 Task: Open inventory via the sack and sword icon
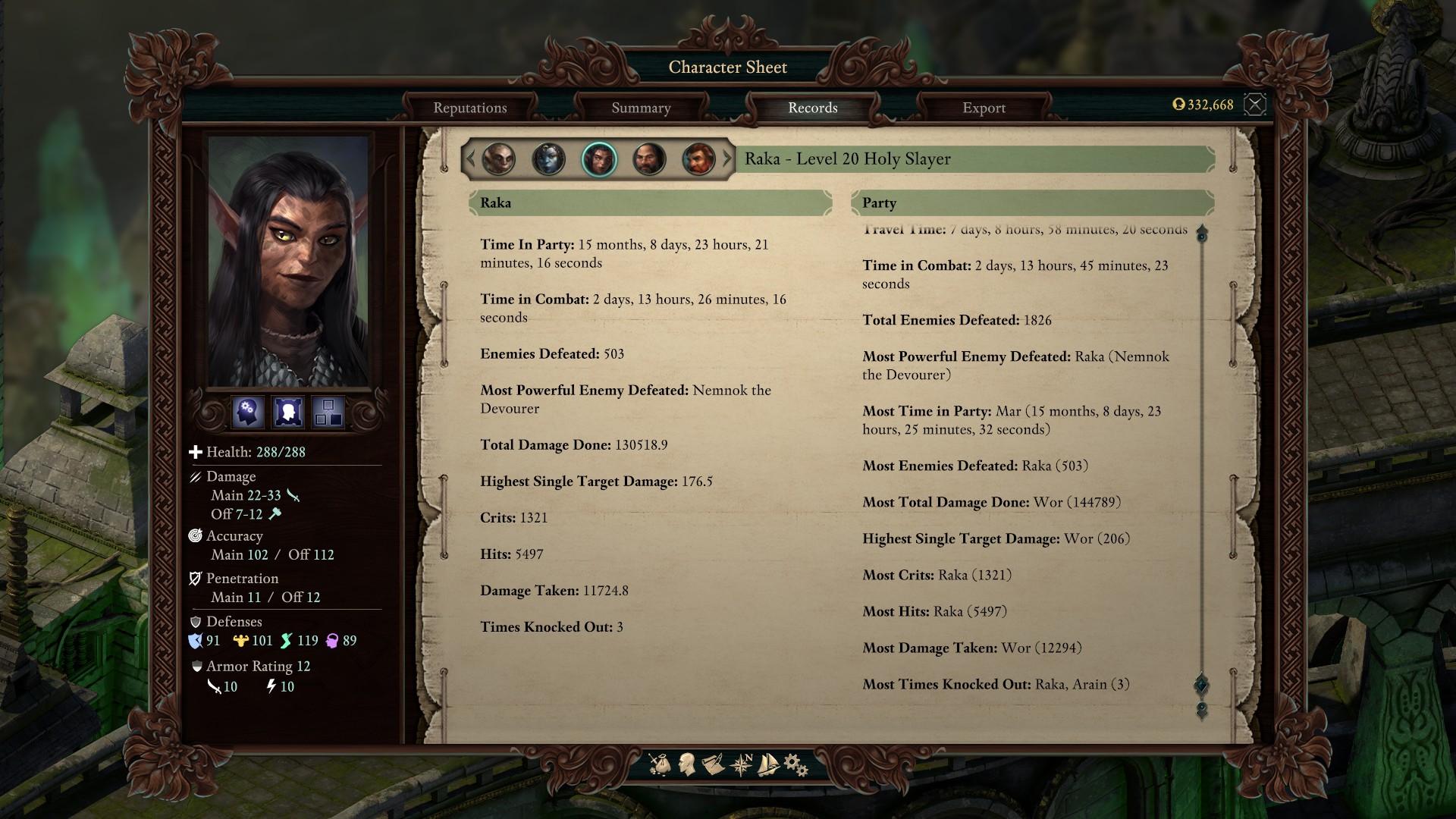pos(660,764)
